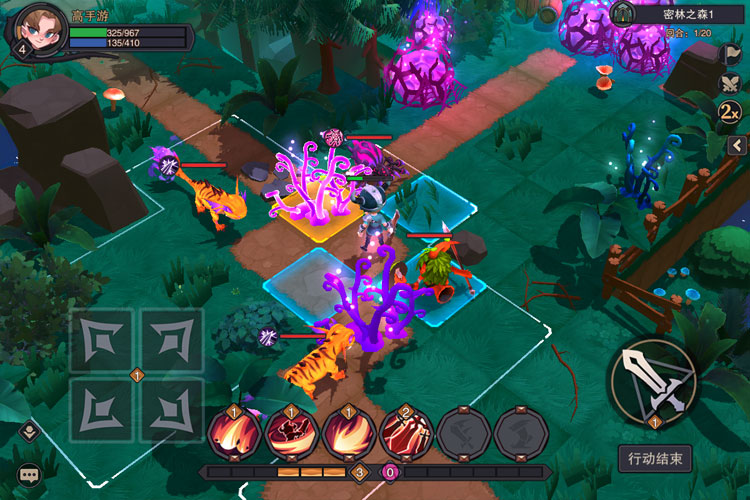Toggle auto-battle crossed swords icon
The width and height of the screenshot is (750, 500).
(x=731, y=82)
